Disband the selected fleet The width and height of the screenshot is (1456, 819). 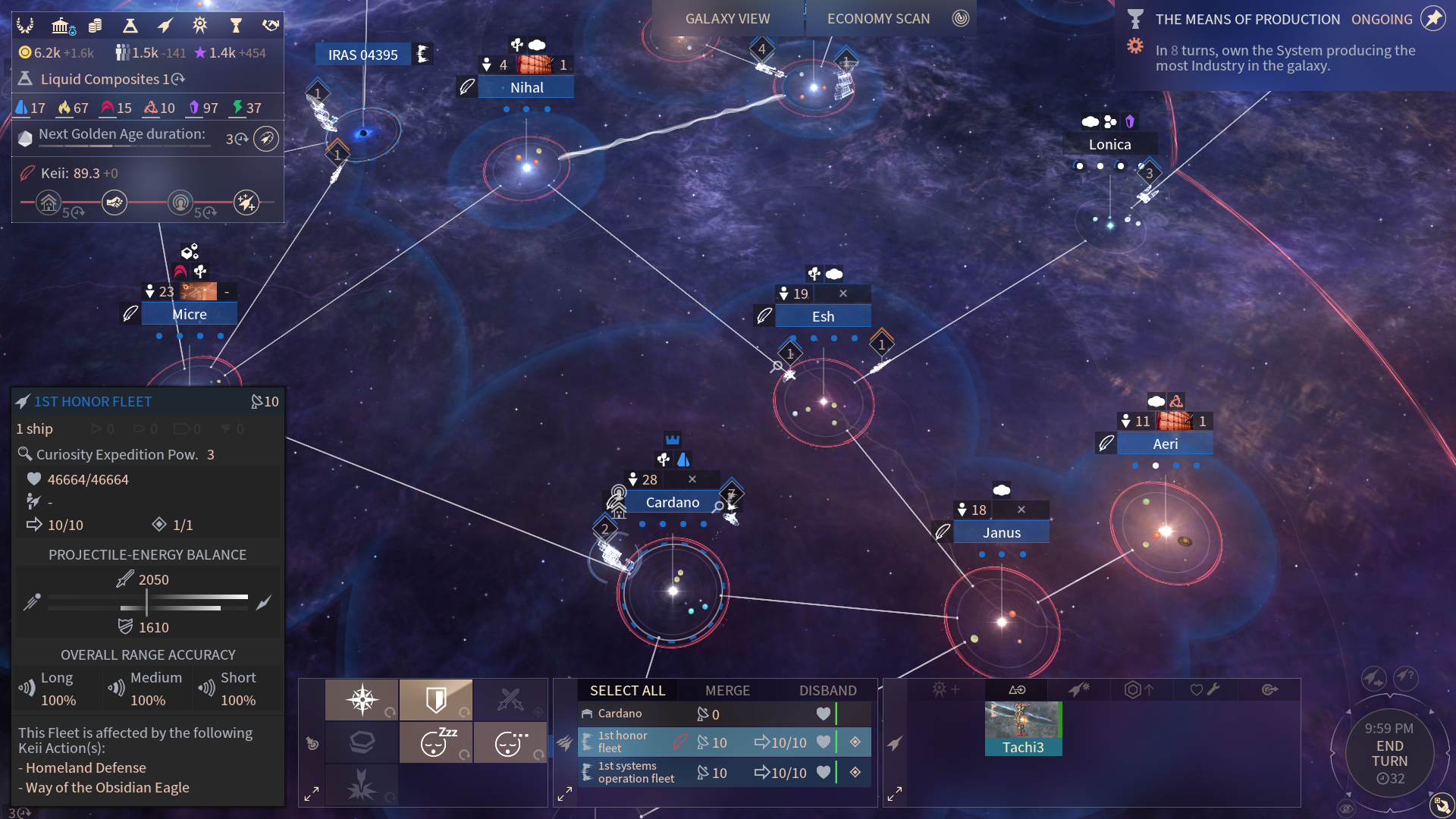tap(827, 690)
